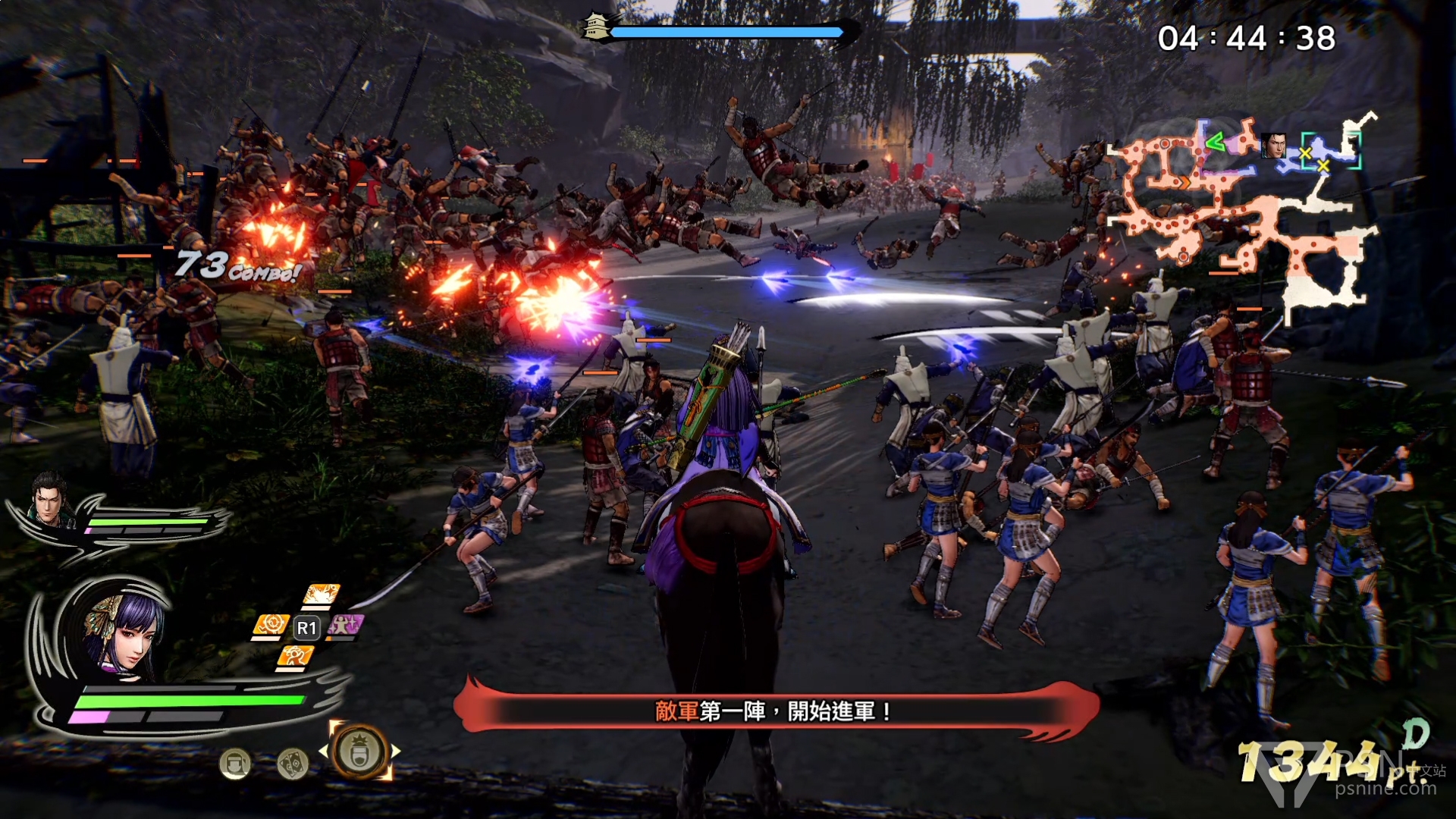Click the castle icon on the top gauge
Image resolution: width=1456 pixels, height=819 pixels.
596,28
